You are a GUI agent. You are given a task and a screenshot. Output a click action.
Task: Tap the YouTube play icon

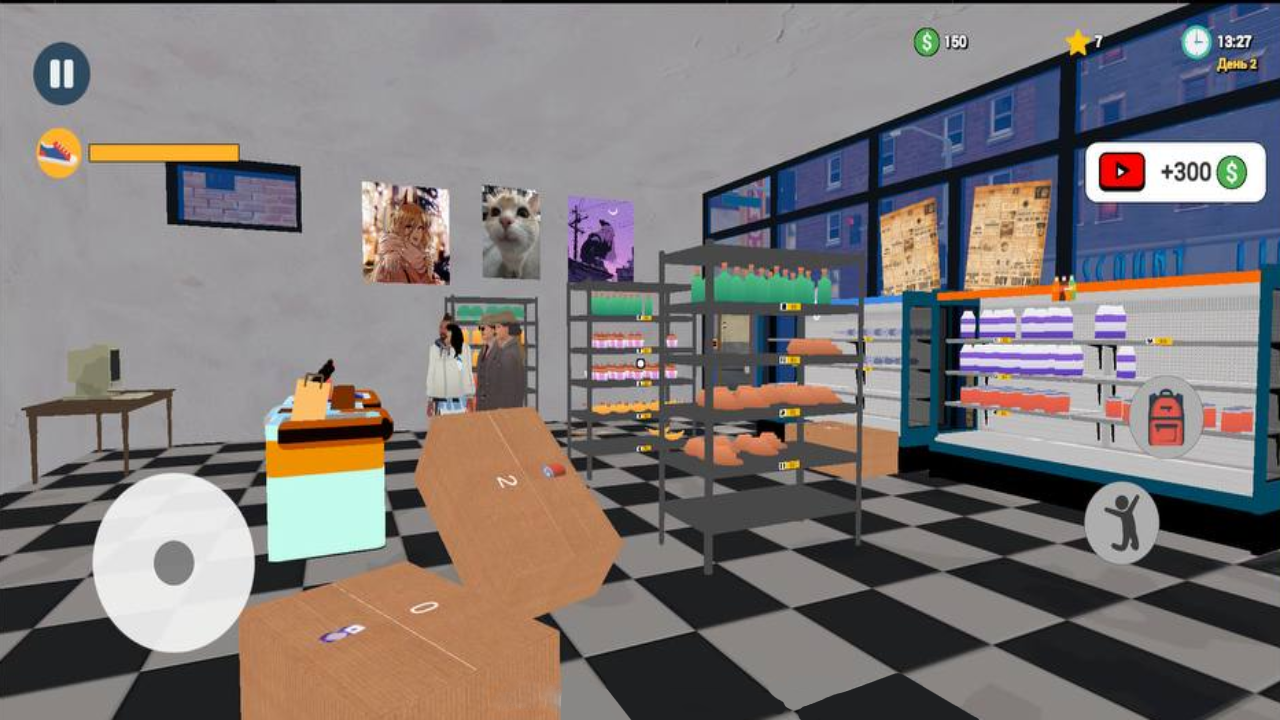tap(1121, 170)
